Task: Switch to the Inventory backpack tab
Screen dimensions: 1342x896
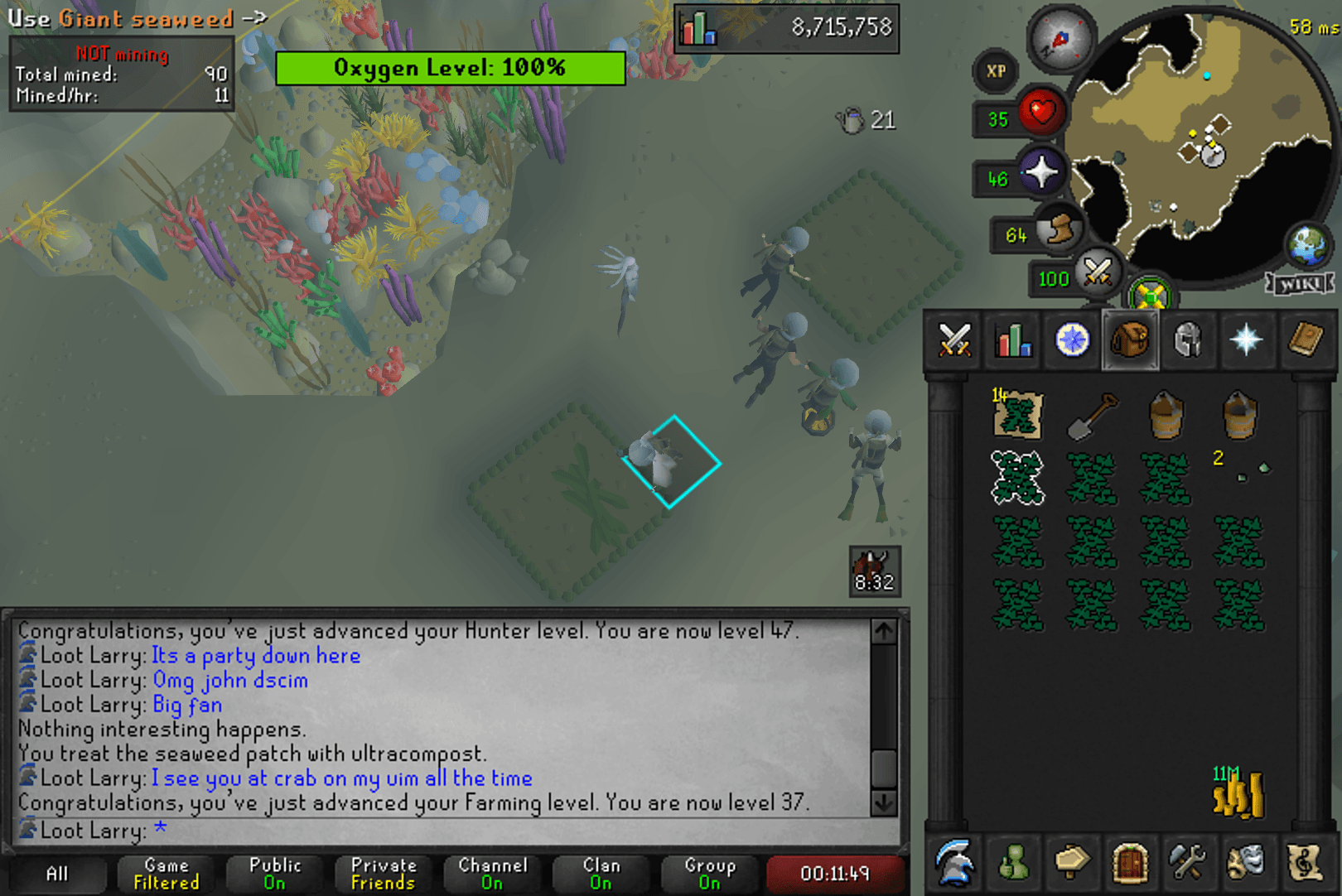Action: coord(1131,340)
